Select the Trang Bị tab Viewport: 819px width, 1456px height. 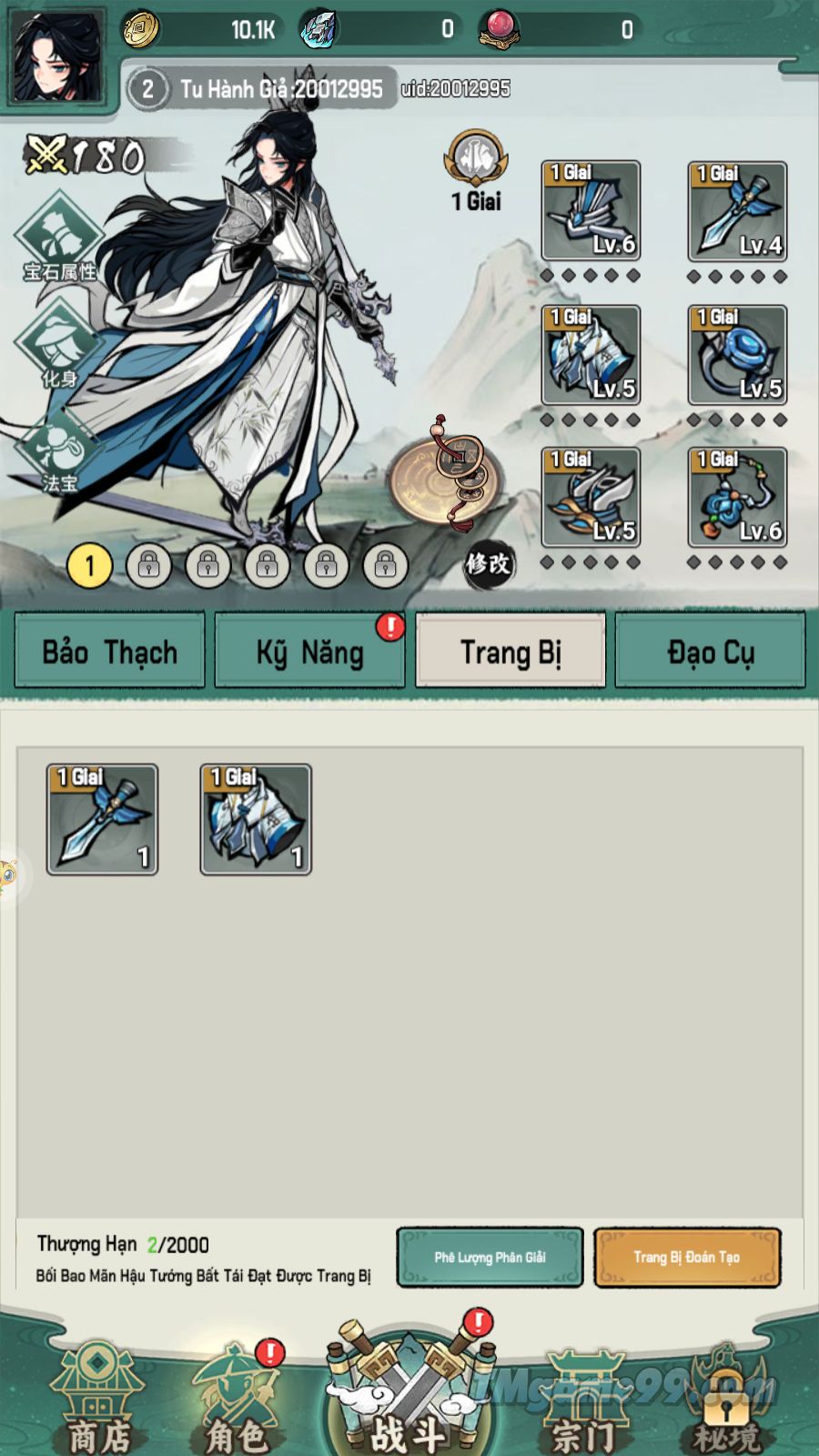511,651
